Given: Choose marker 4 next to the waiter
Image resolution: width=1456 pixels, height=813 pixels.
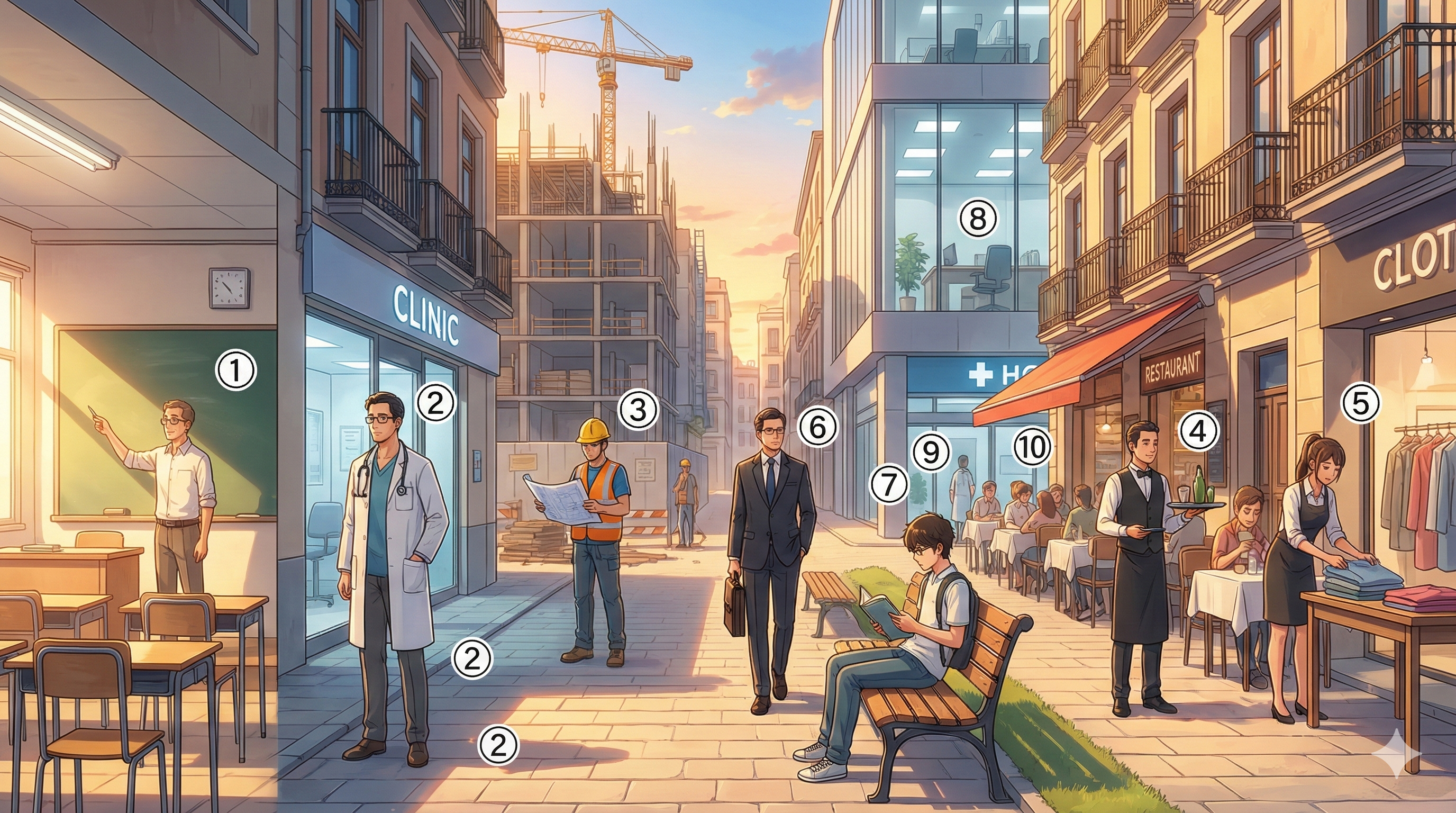Looking at the screenshot, I should pos(1198,432).
